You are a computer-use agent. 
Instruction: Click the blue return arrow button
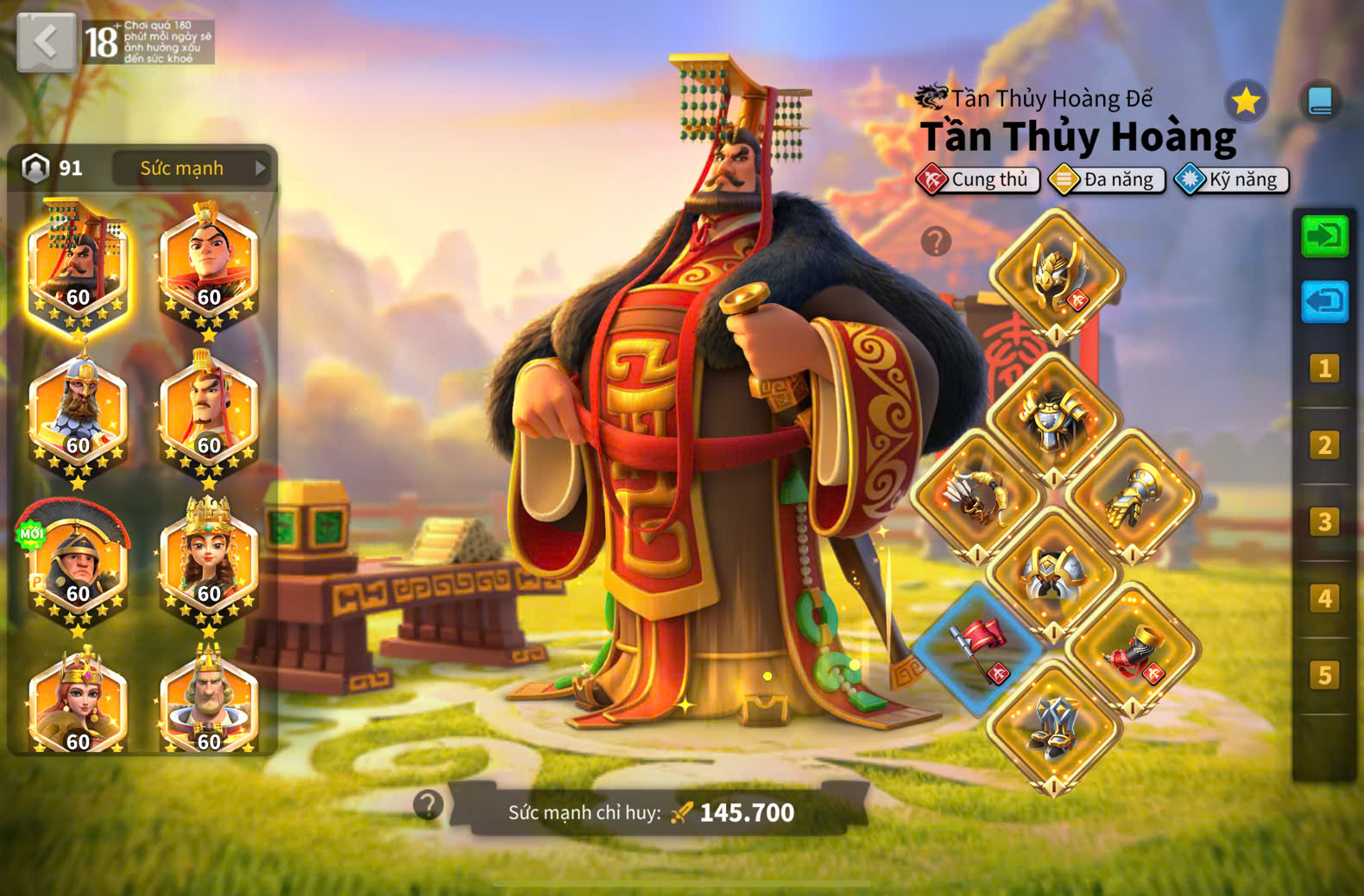pyautogui.click(x=1324, y=301)
